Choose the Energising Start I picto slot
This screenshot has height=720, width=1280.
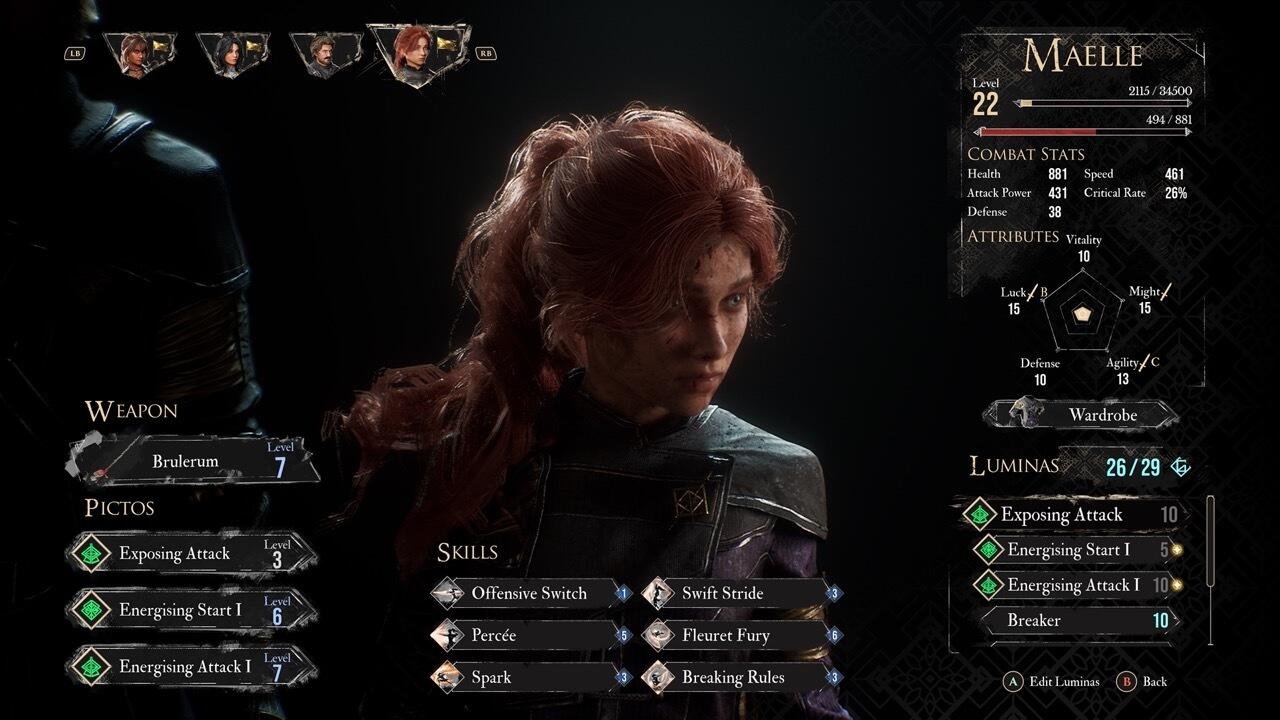click(192, 610)
